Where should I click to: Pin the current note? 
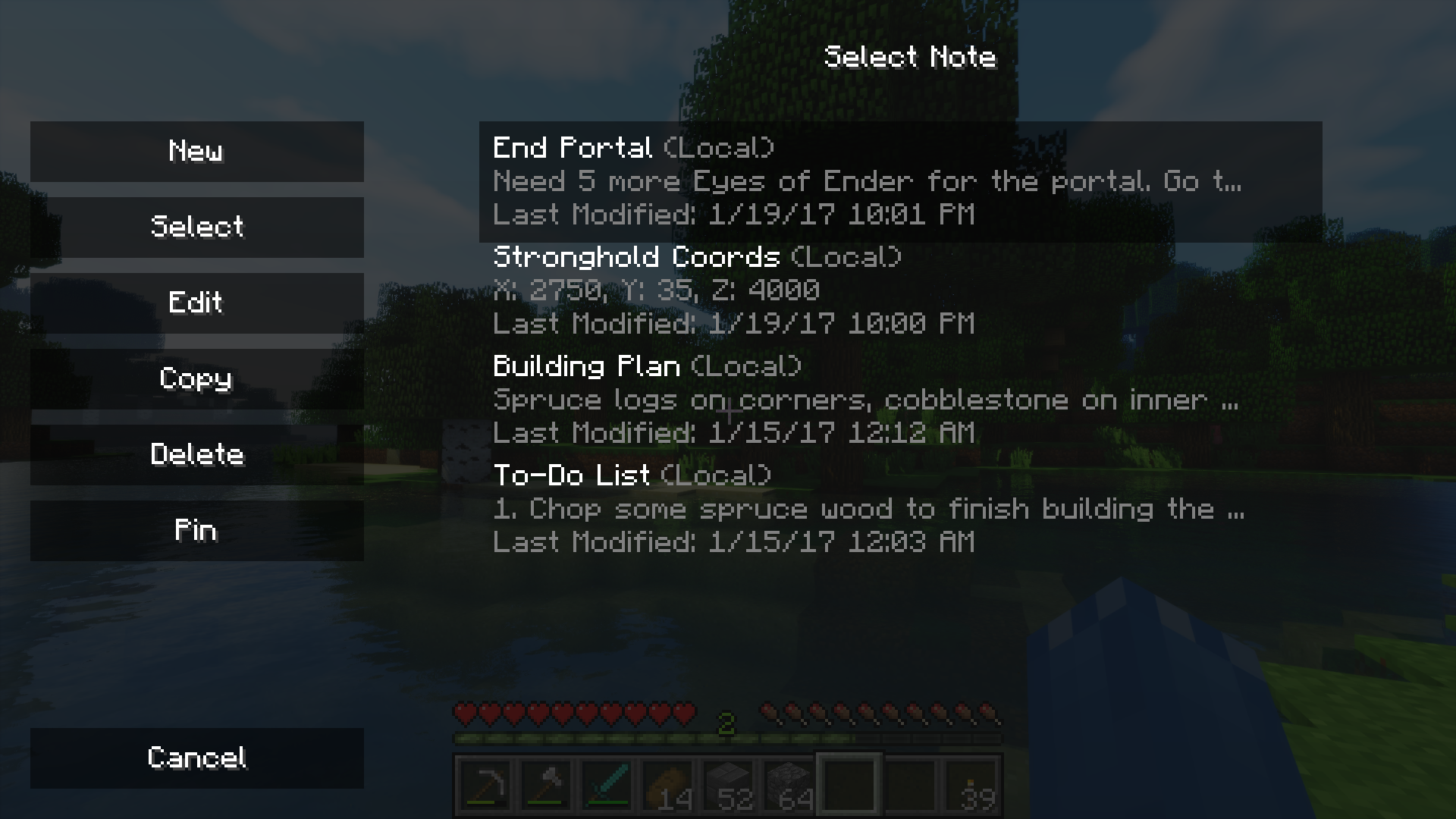[x=196, y=530]
